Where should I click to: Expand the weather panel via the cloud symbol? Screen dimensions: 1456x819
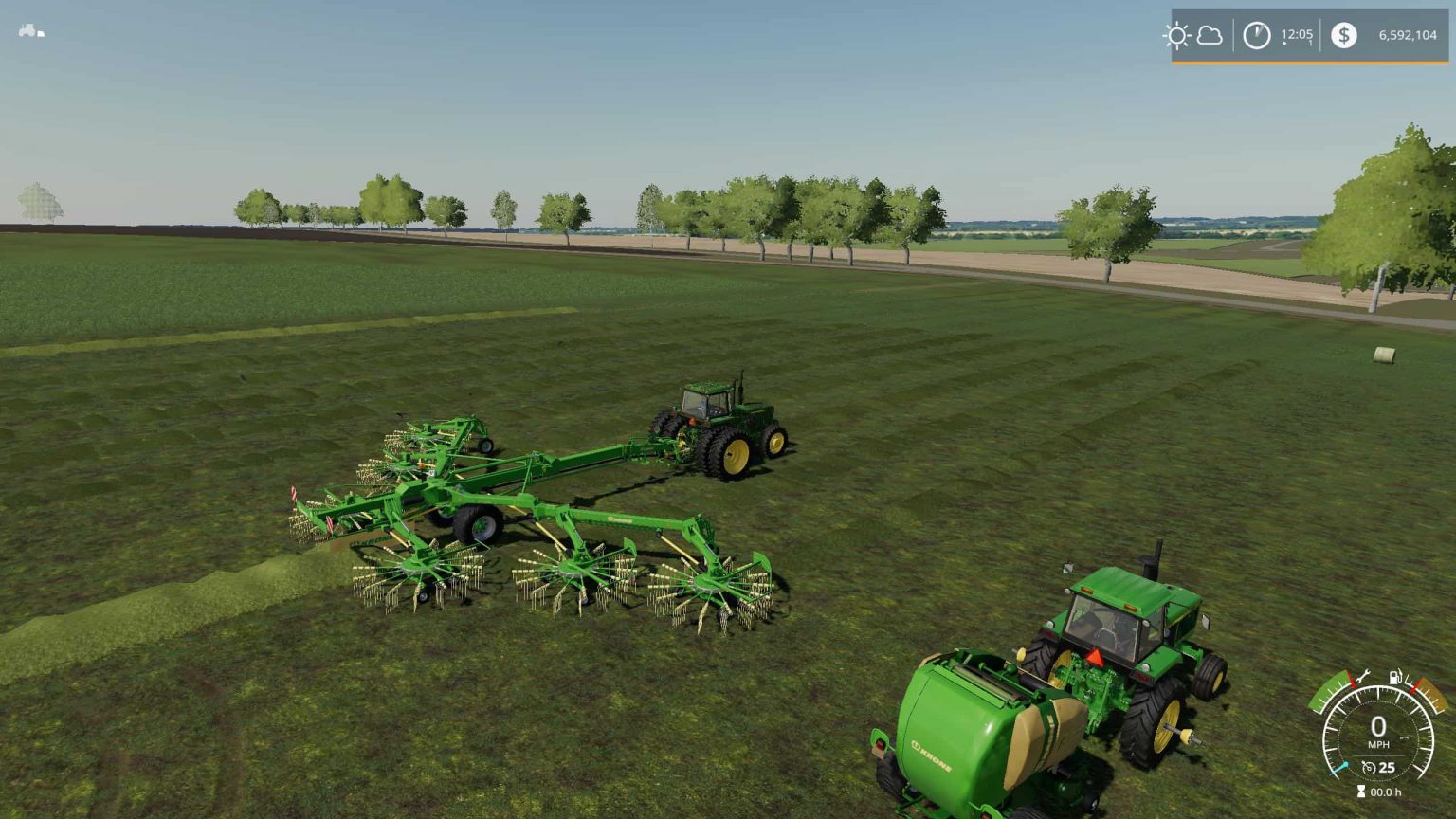point(1210,36)
